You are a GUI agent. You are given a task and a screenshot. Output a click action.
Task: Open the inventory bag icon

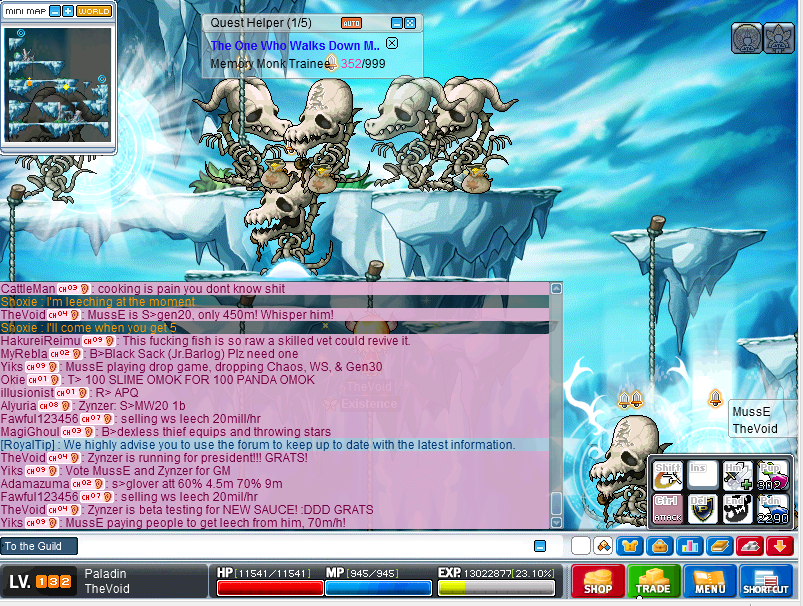(659, 546)
